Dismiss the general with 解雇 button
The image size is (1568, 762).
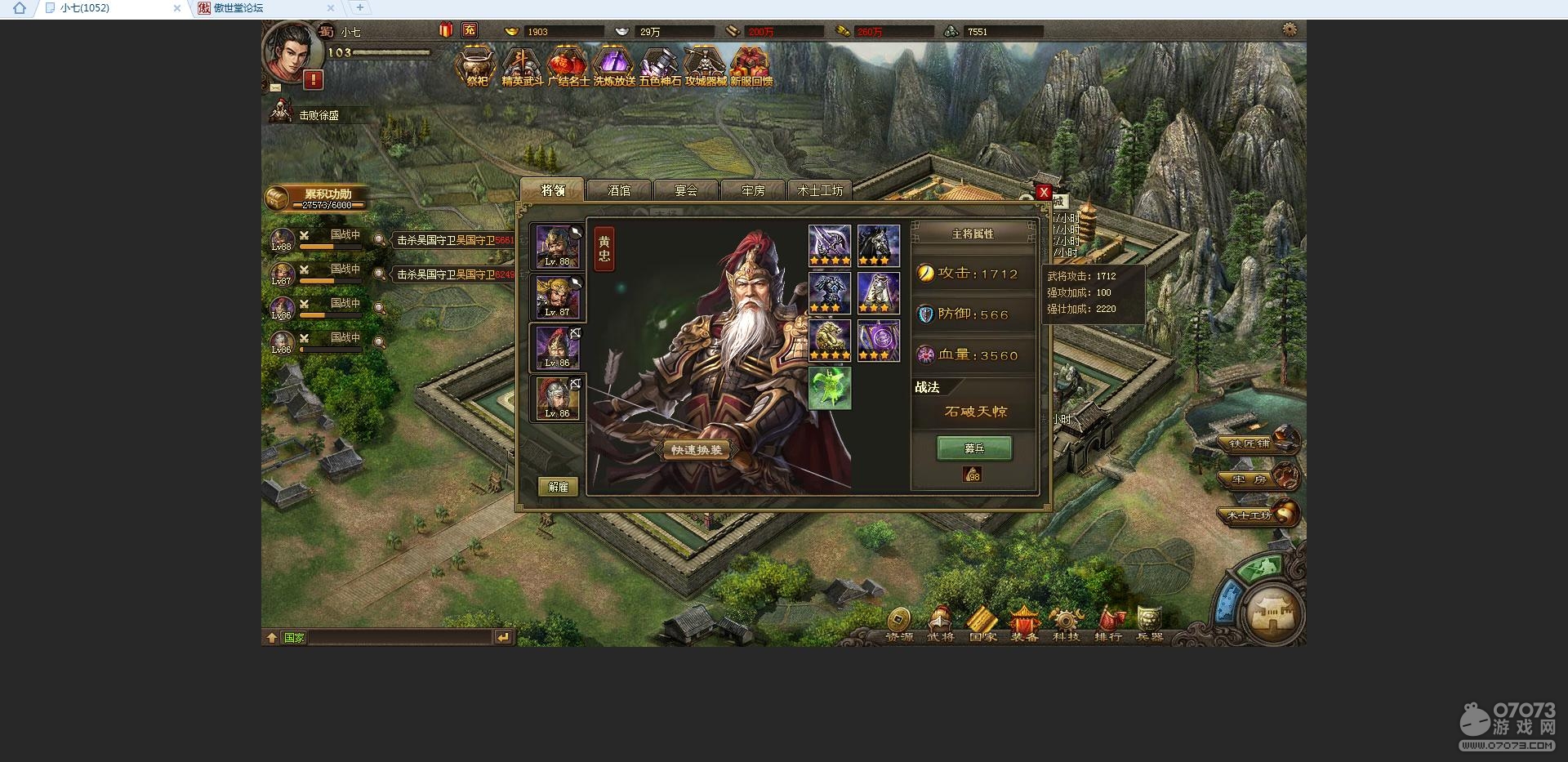click(559, 487)
